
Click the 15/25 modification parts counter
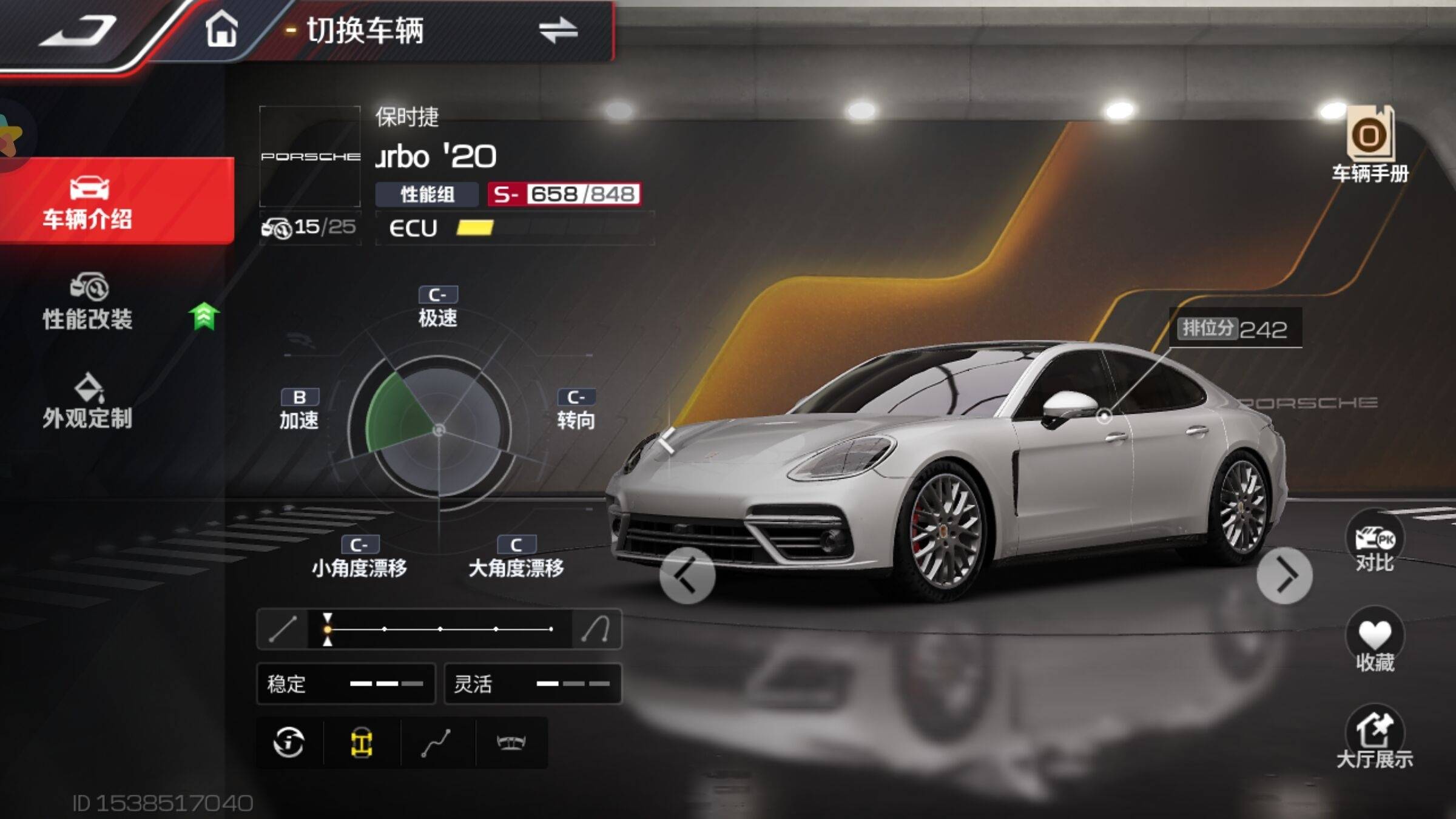tap(309, 227)
